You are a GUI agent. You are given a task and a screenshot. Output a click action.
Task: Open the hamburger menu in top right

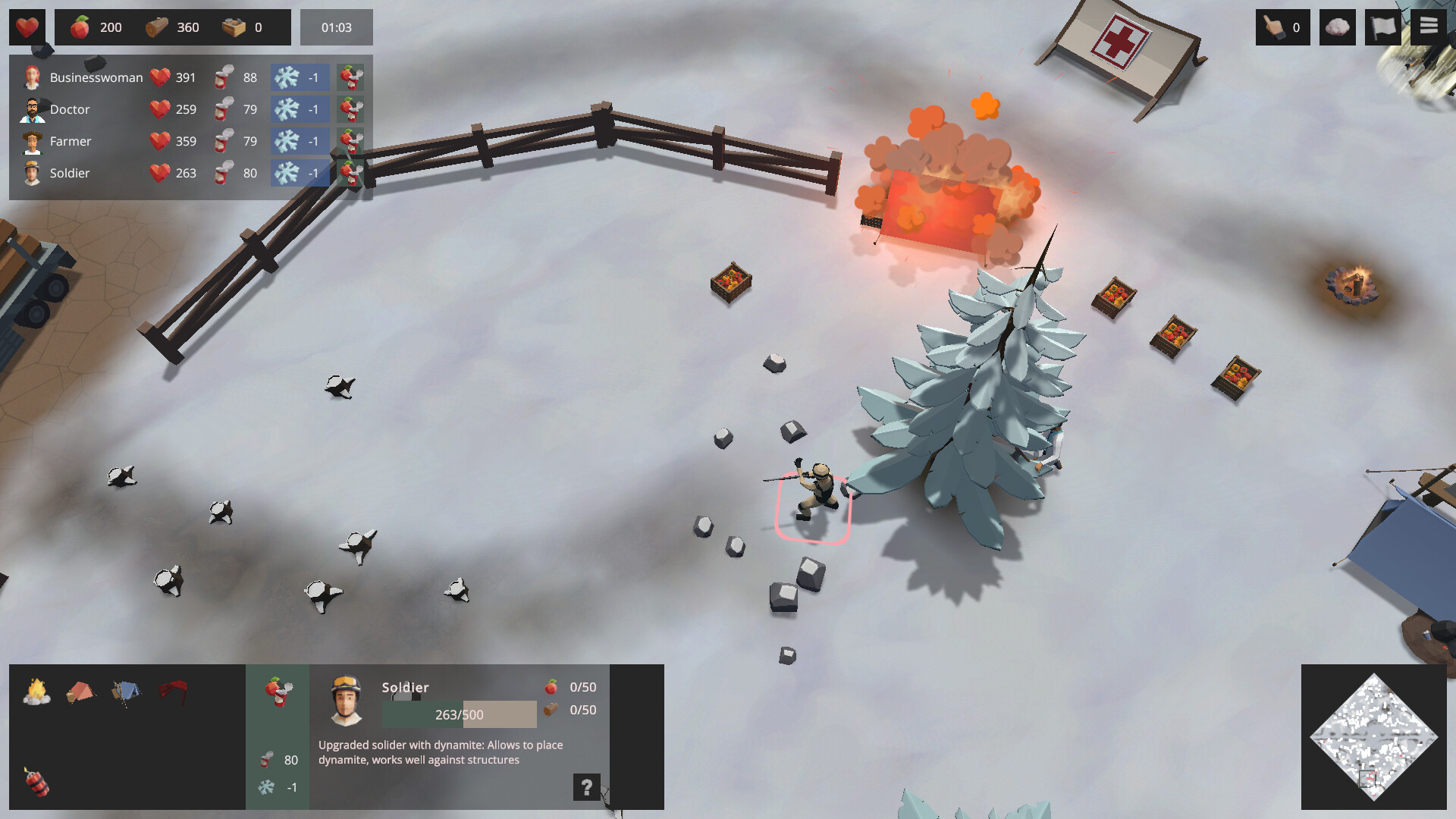[x=1427, y=27]
